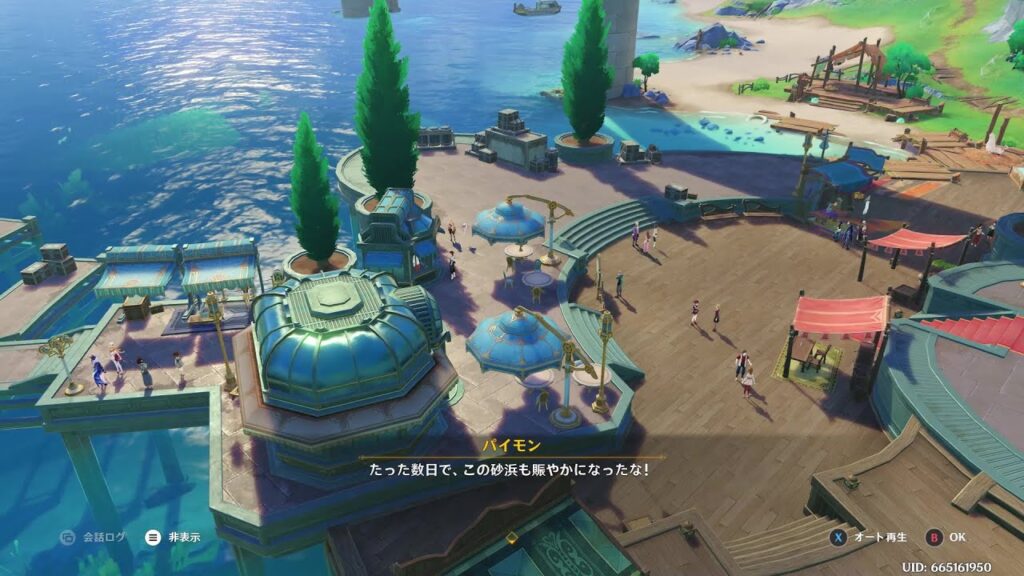Turn on オート再生 auto-play
Image resolution: width=1024 pixels, height=576 pixels.
point(869,537)
